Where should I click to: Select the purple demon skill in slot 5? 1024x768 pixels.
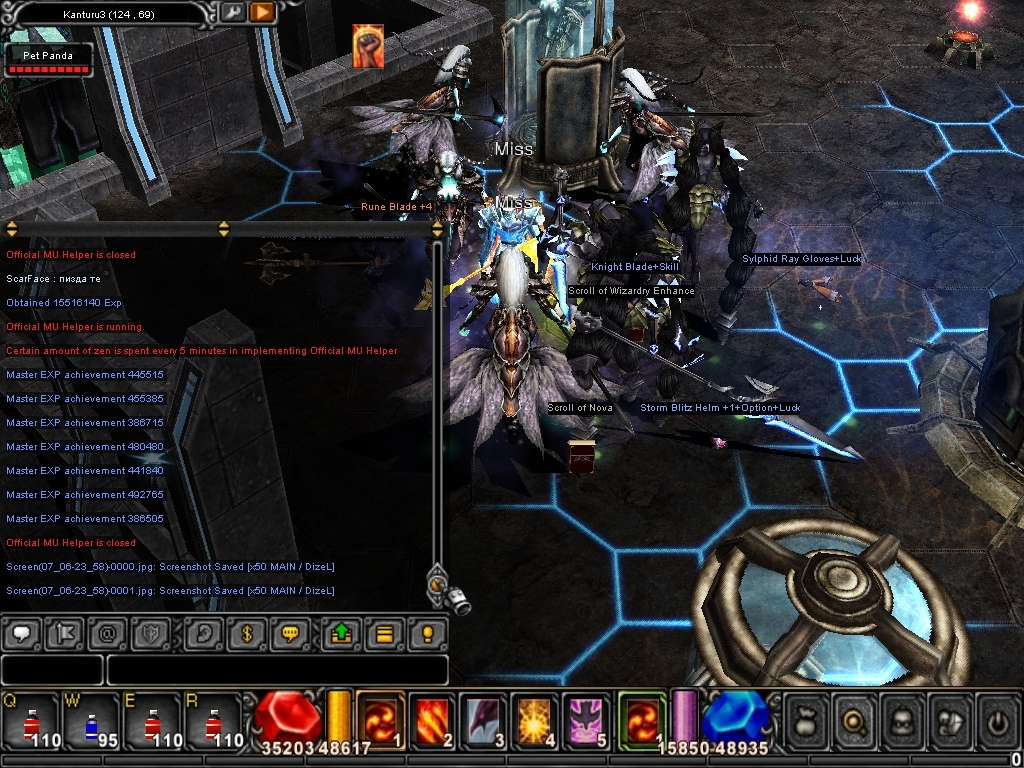click(587, 718)
